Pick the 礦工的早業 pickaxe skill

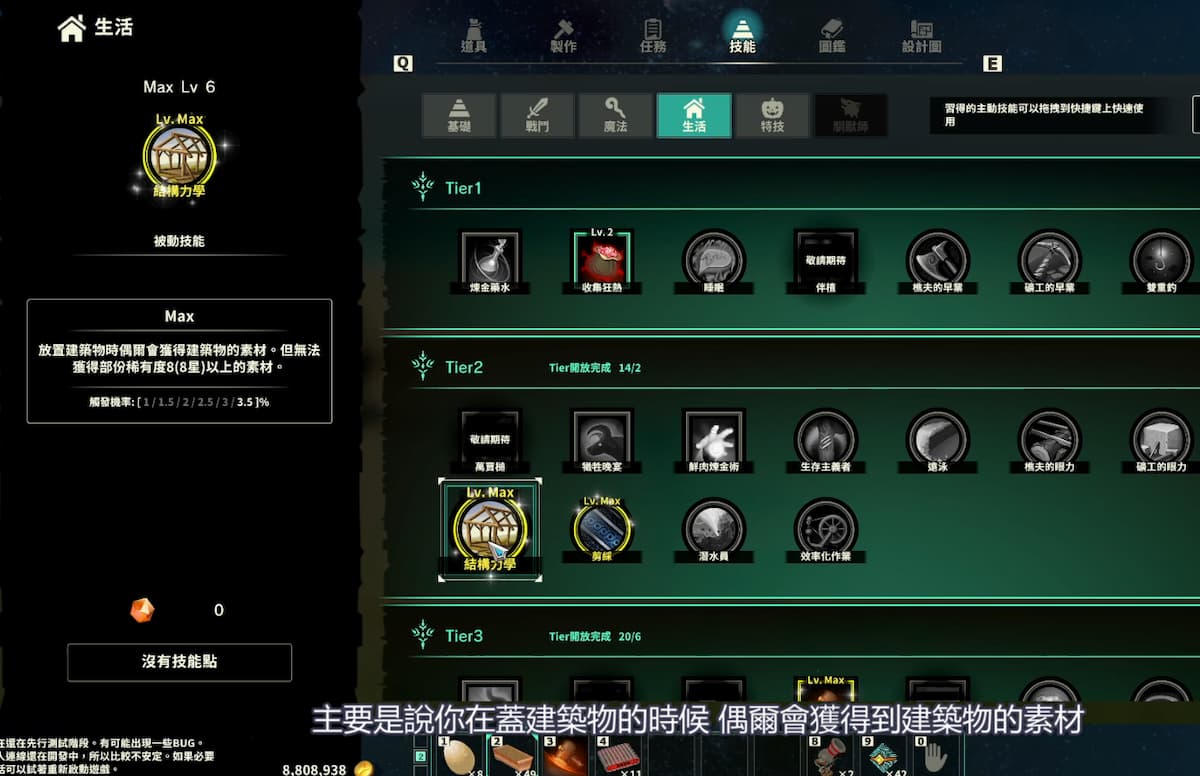[1049, 261]
